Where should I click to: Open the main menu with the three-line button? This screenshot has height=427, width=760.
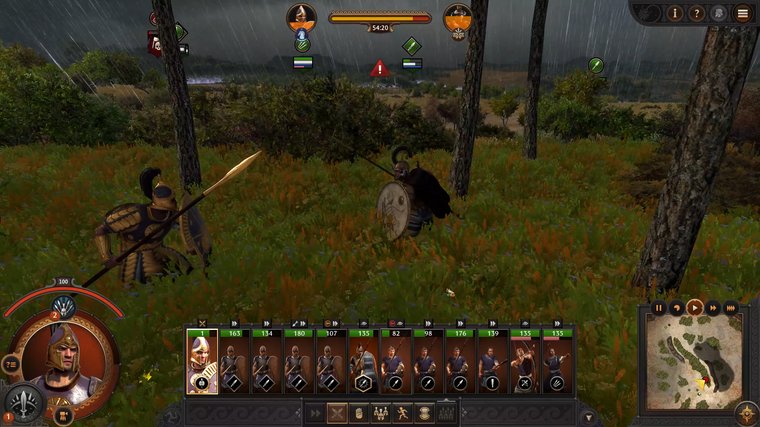(x=743, y=14)
